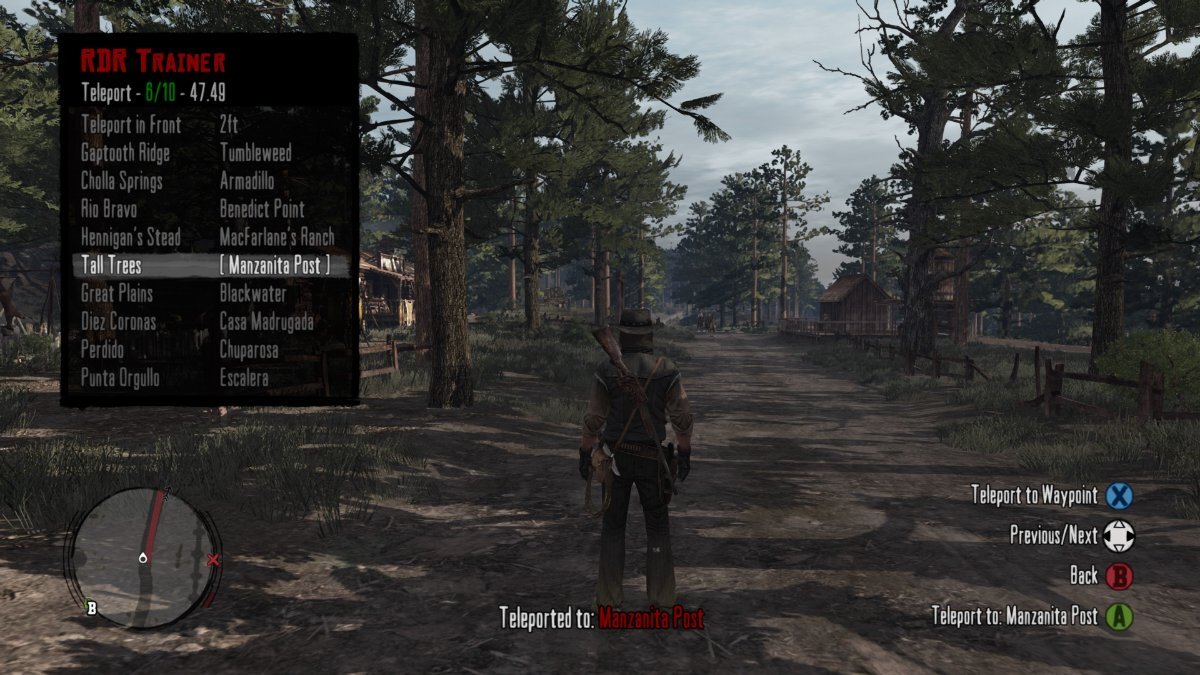Choose Great Plains destination
The width and height of the screenshot is (1200, 675).
click(x=116, y=294)
